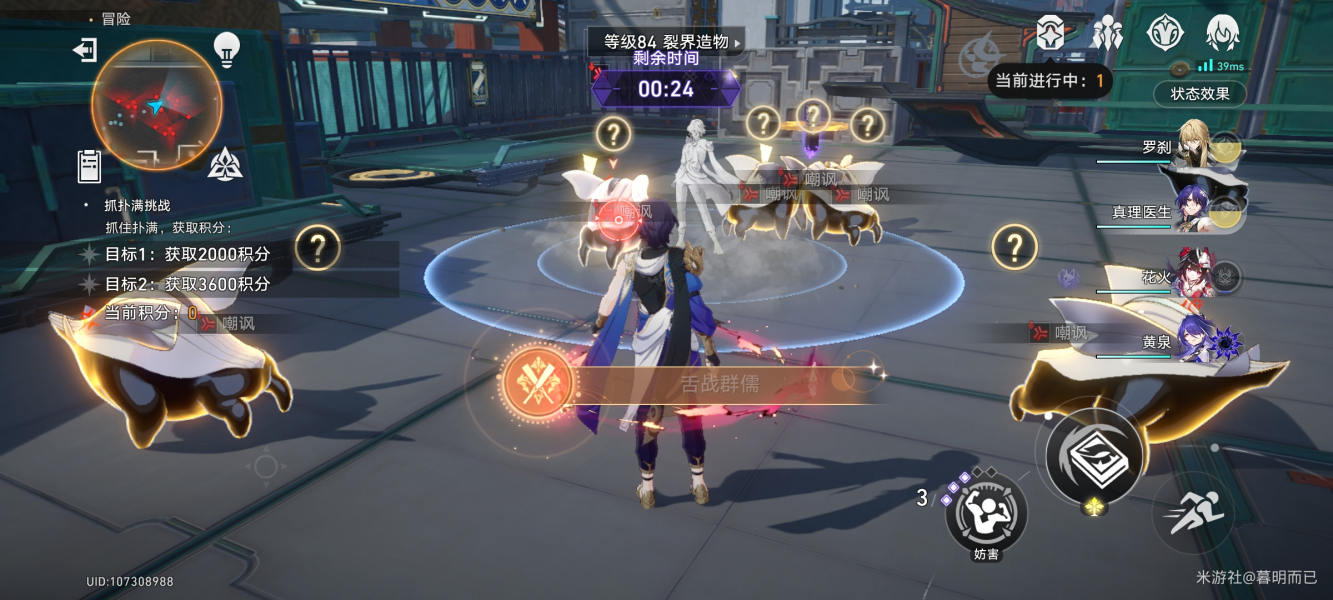Screen dimensions: 1333x600
Task: Open the clipboard mission log icon
Action: (90, 165)
